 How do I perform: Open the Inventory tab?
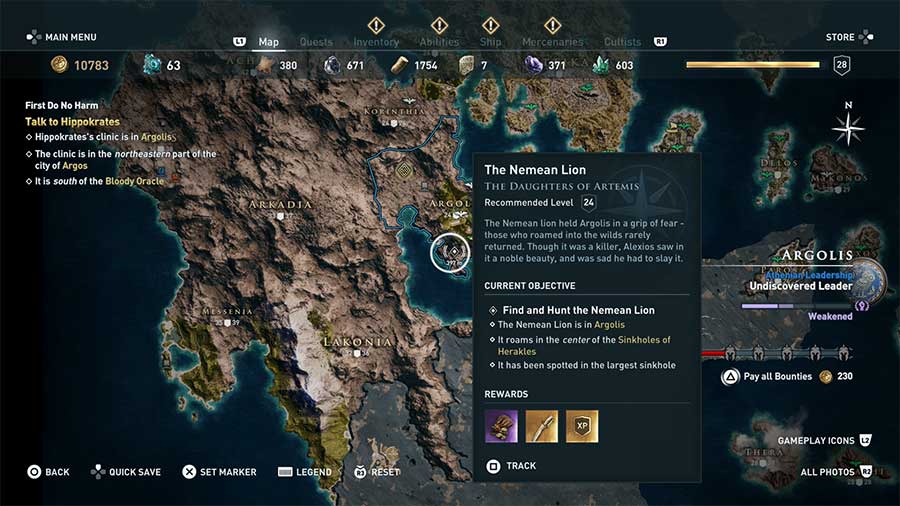tap(376, 42)
